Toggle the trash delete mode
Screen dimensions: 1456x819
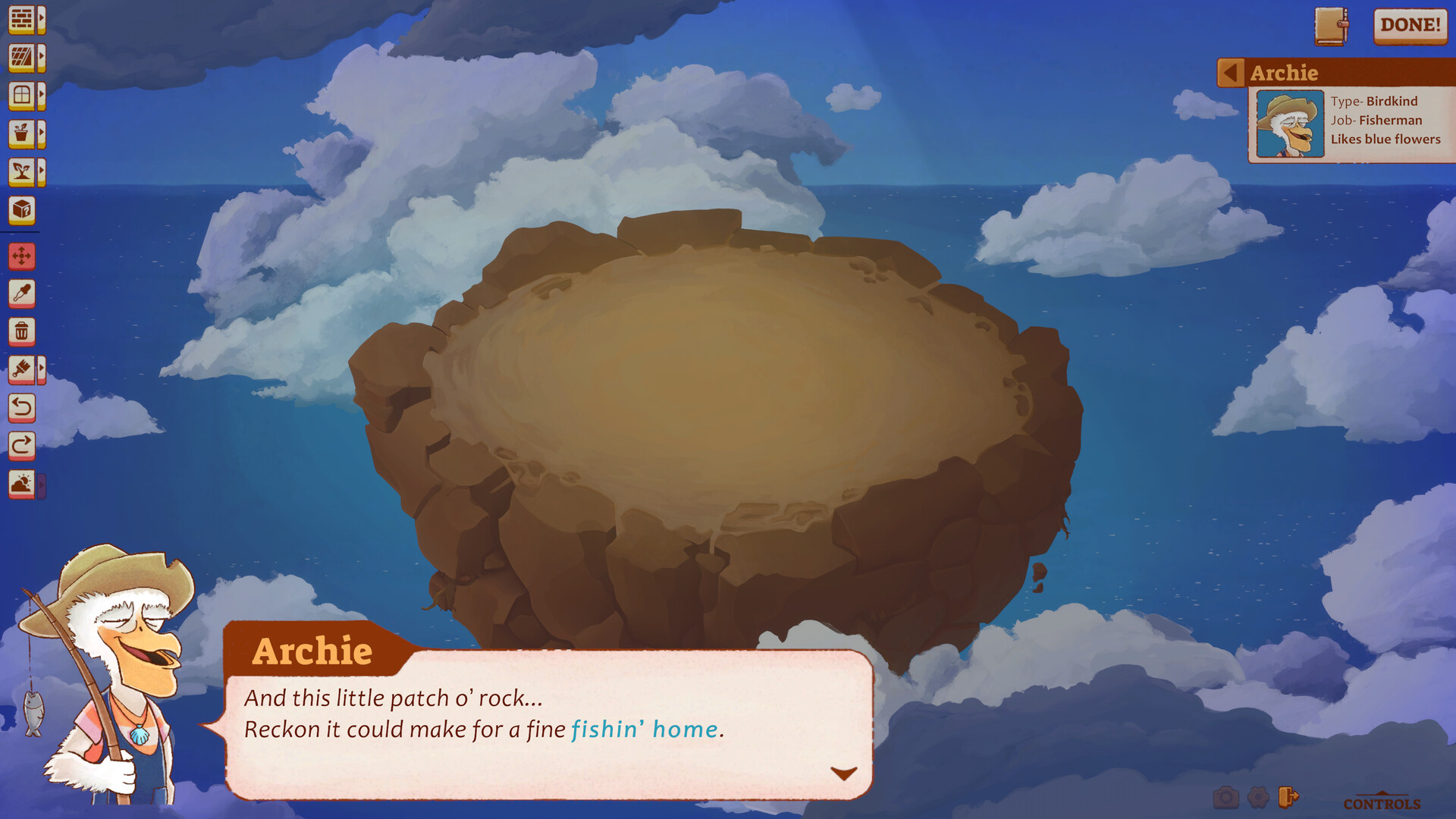[x=23, y=331]
